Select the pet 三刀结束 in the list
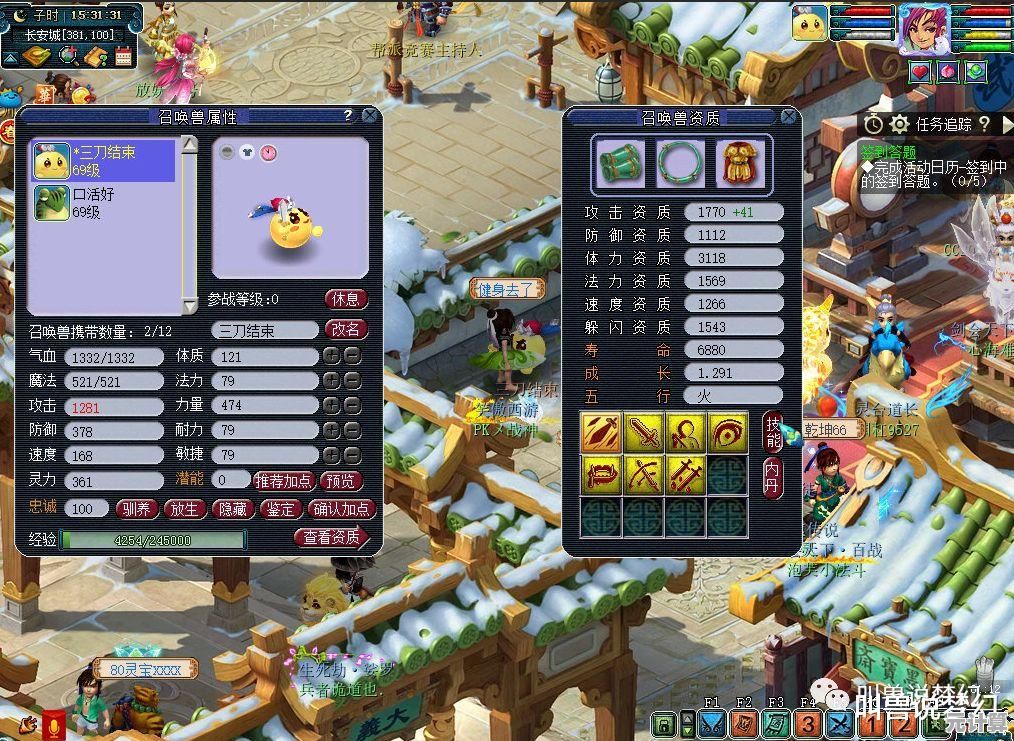This screenshot has width=1014, height=741. point(104,161)
